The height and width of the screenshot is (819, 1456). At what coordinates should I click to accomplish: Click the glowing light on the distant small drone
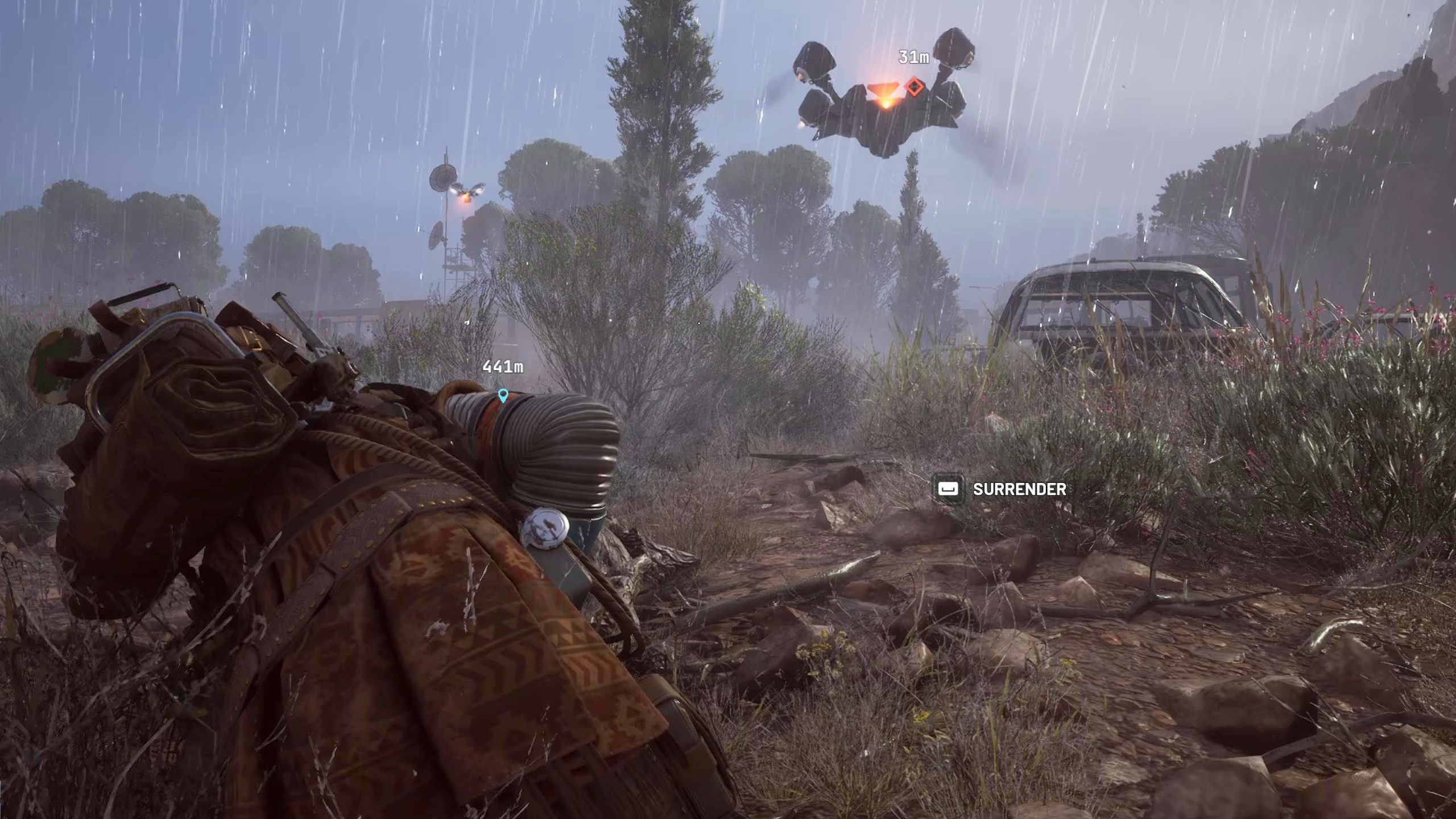[x=466, y=198]
